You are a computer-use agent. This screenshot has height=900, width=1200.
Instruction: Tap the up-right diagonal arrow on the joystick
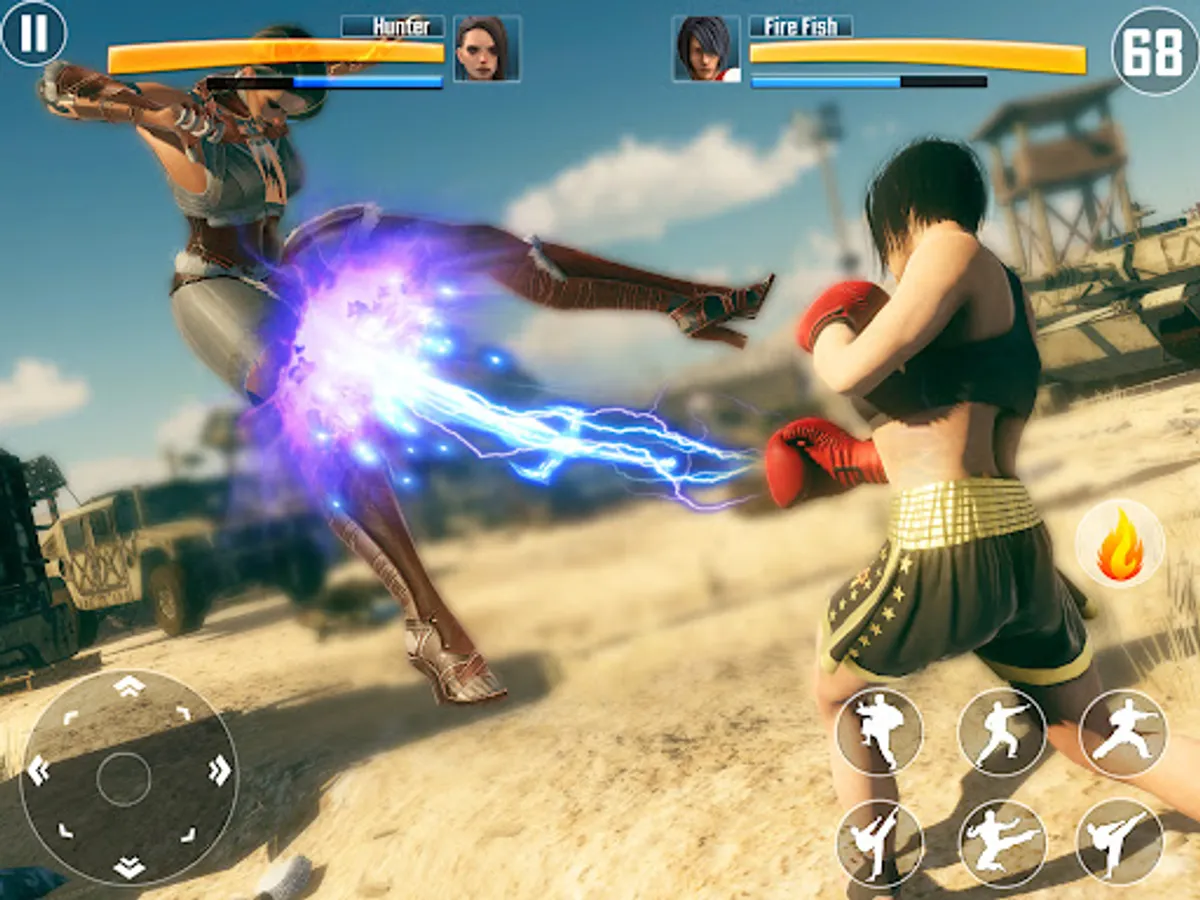184,713
